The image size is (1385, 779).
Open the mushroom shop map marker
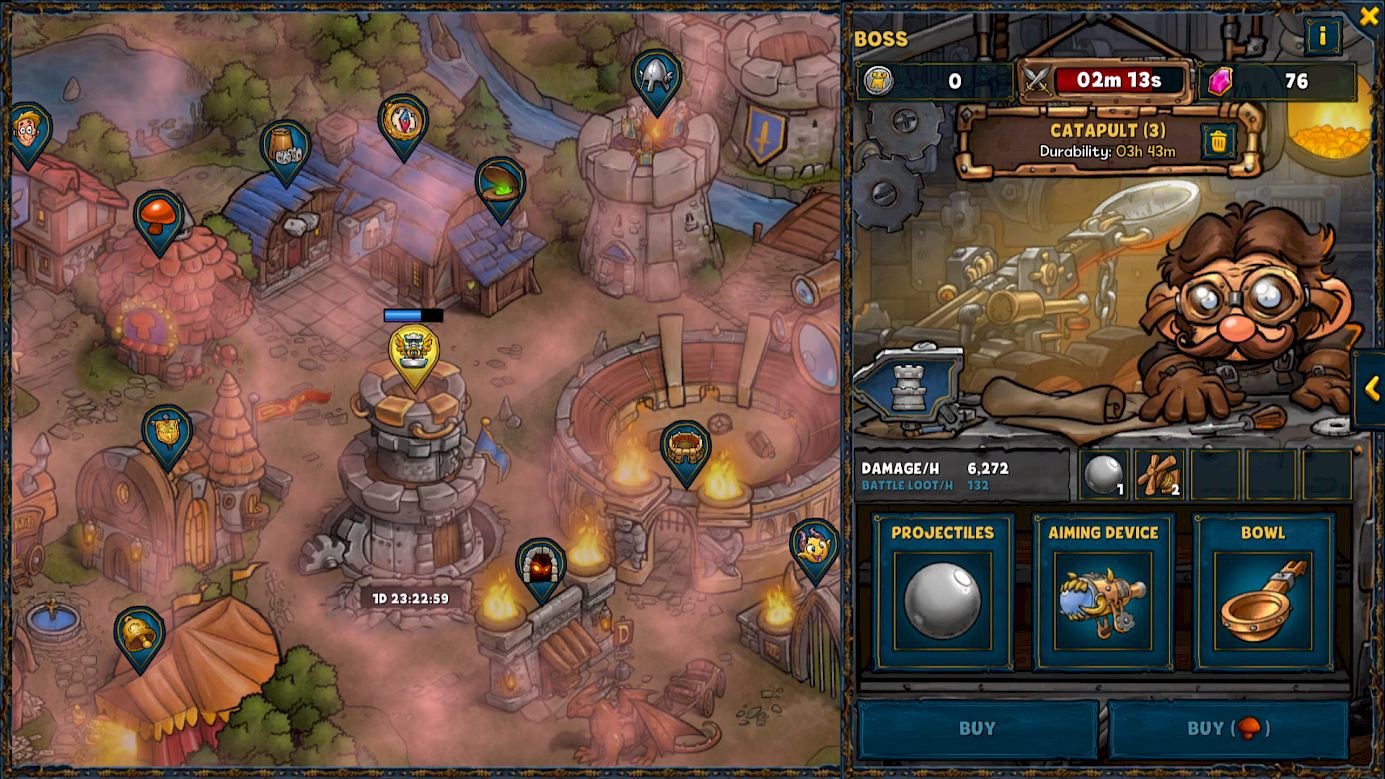click(158, 217)
